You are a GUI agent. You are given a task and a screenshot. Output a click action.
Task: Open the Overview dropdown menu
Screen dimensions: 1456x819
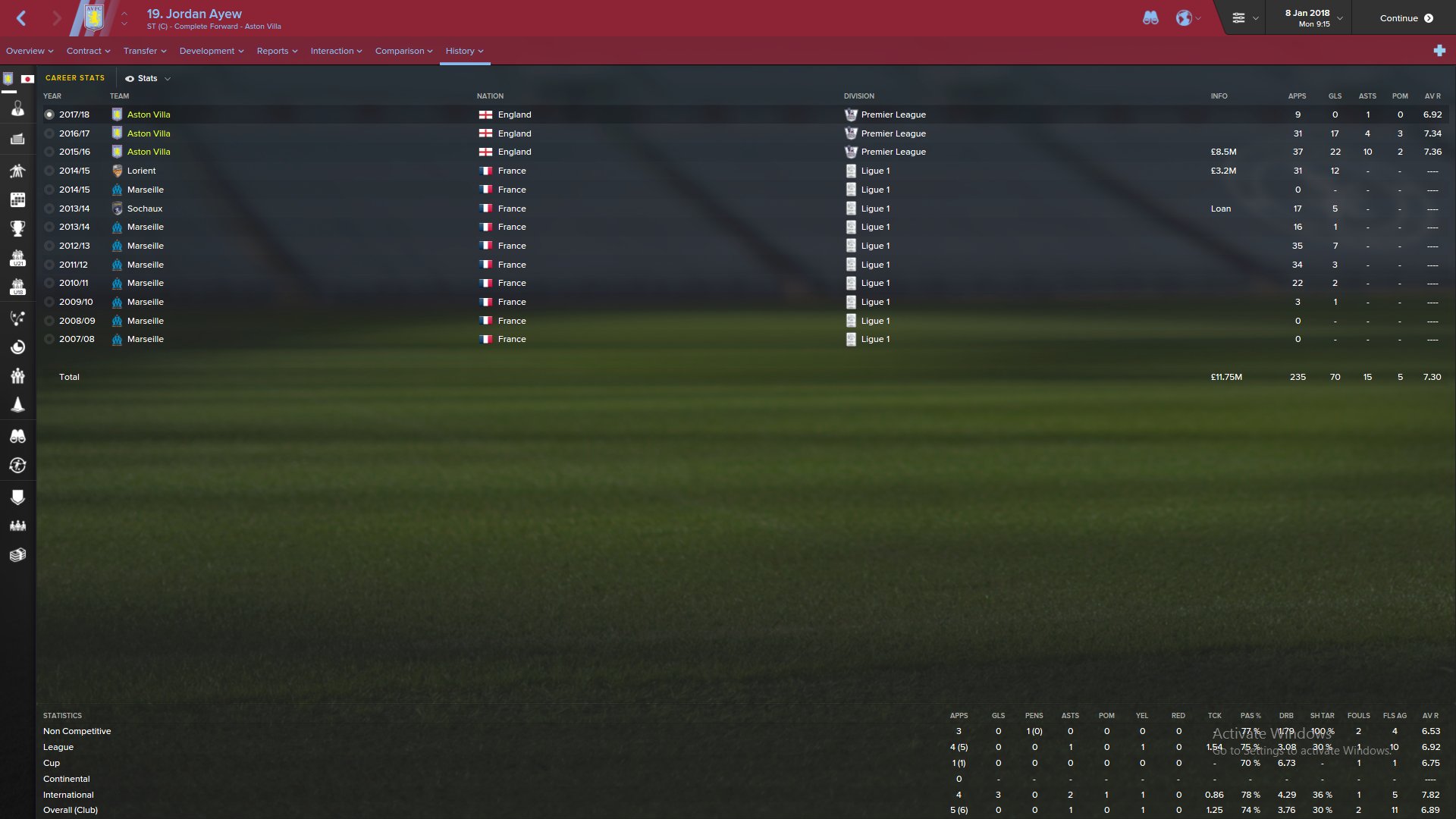click(x=30, y=51)
